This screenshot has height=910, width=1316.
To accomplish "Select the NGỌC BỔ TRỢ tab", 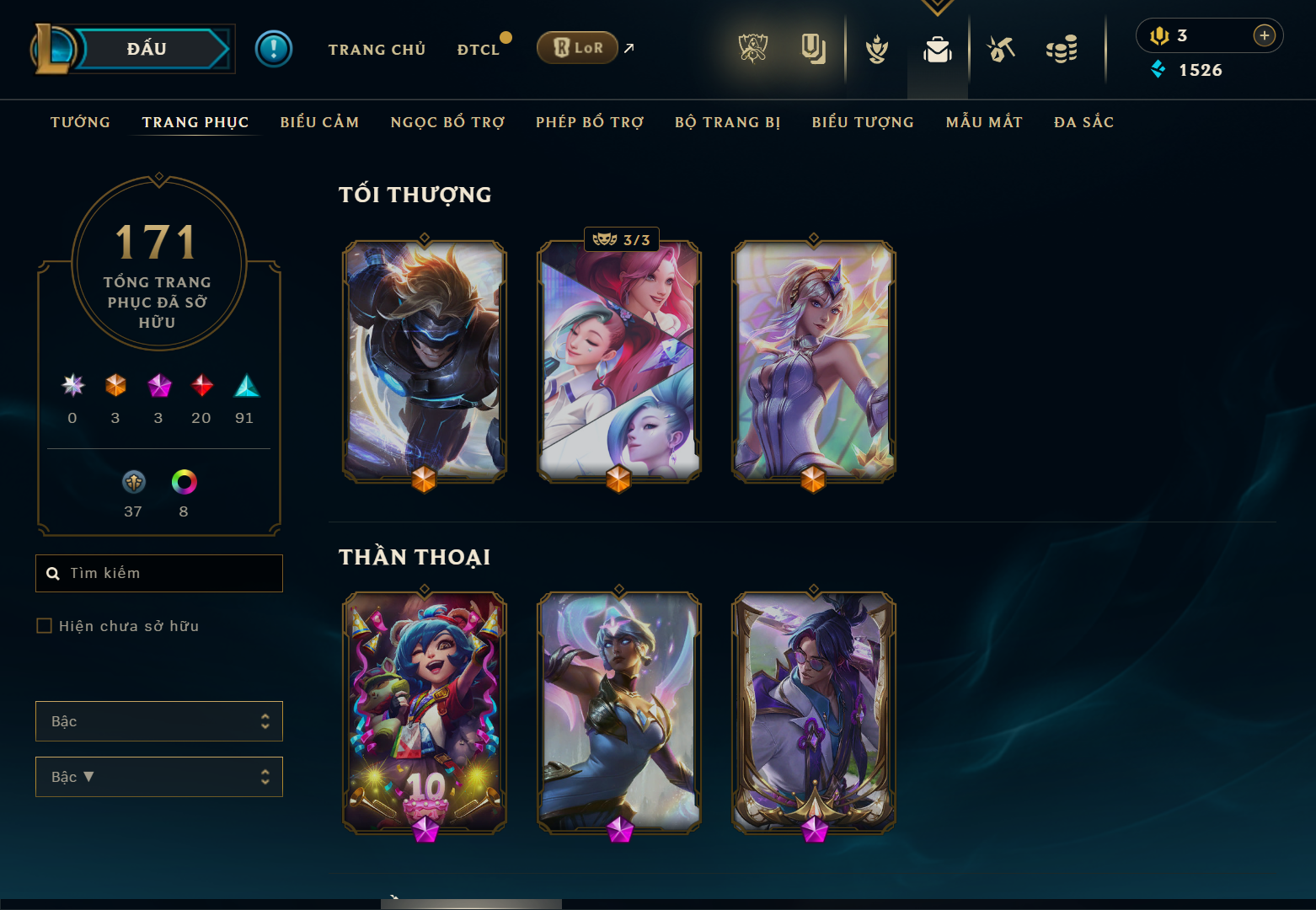I will [447, 122].
